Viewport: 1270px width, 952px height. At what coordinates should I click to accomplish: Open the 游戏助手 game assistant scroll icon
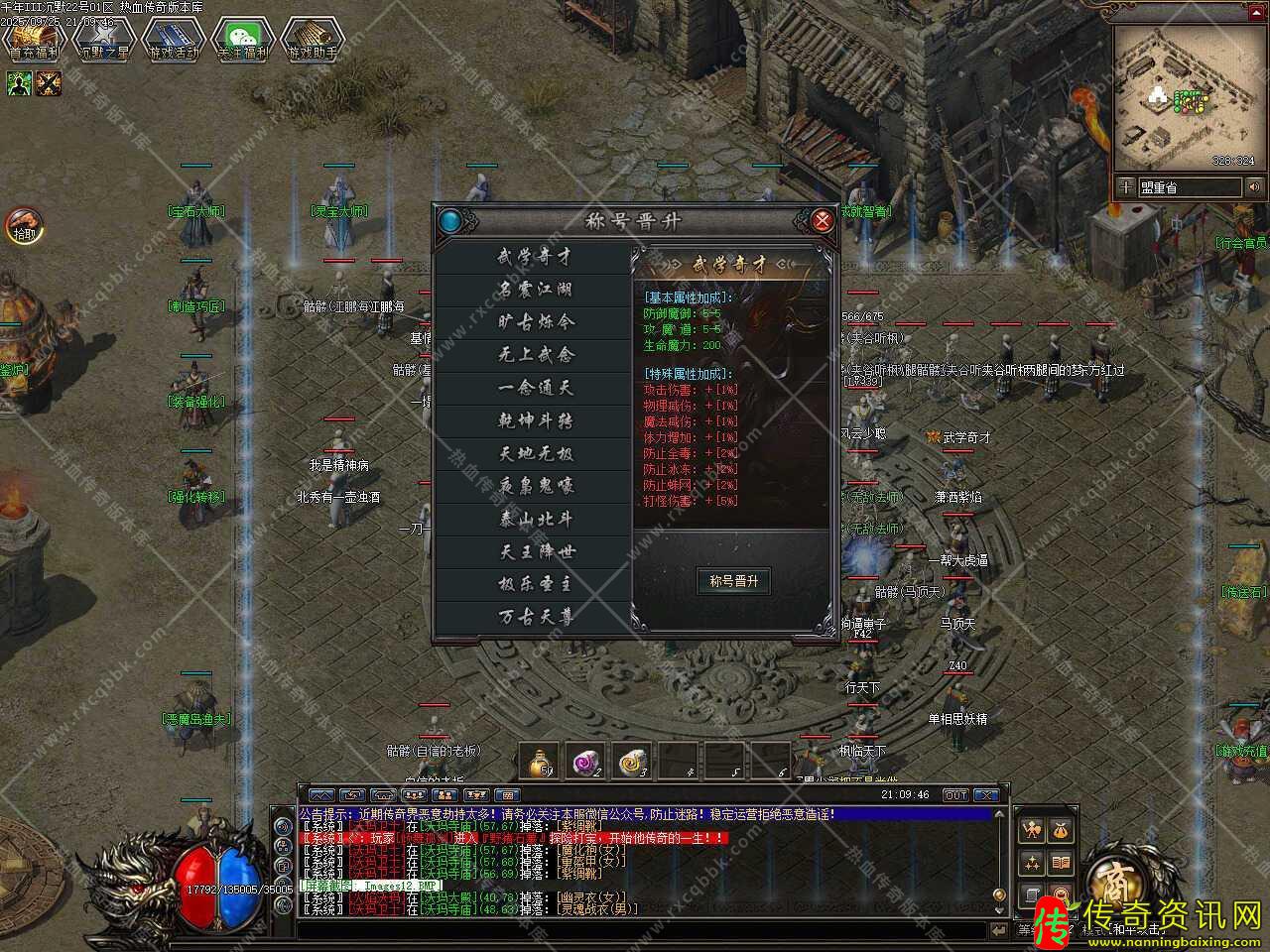[x=312, y=37]
